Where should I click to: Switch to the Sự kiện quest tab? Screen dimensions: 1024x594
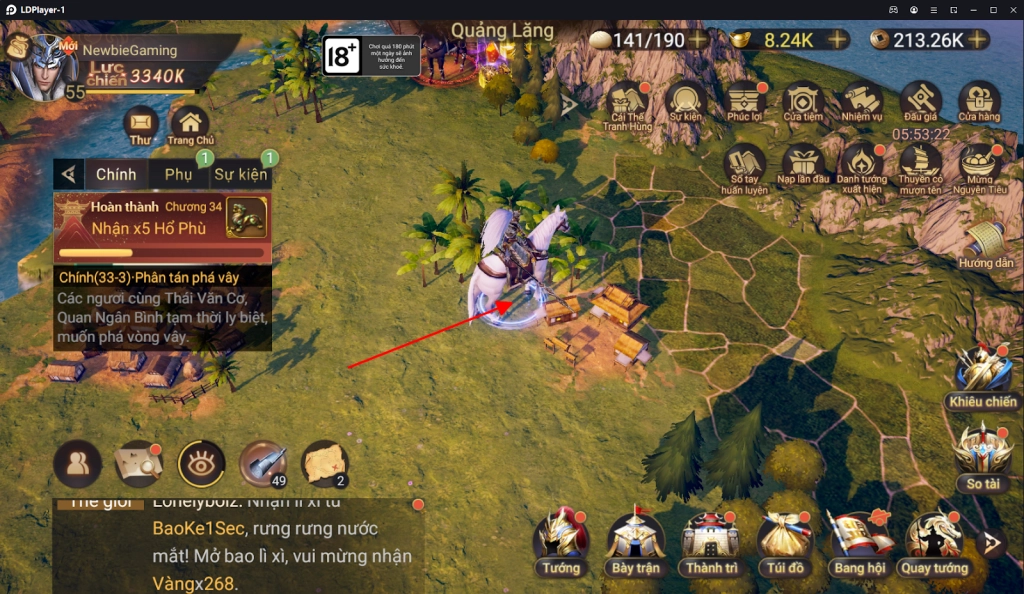tap(240, 174)
